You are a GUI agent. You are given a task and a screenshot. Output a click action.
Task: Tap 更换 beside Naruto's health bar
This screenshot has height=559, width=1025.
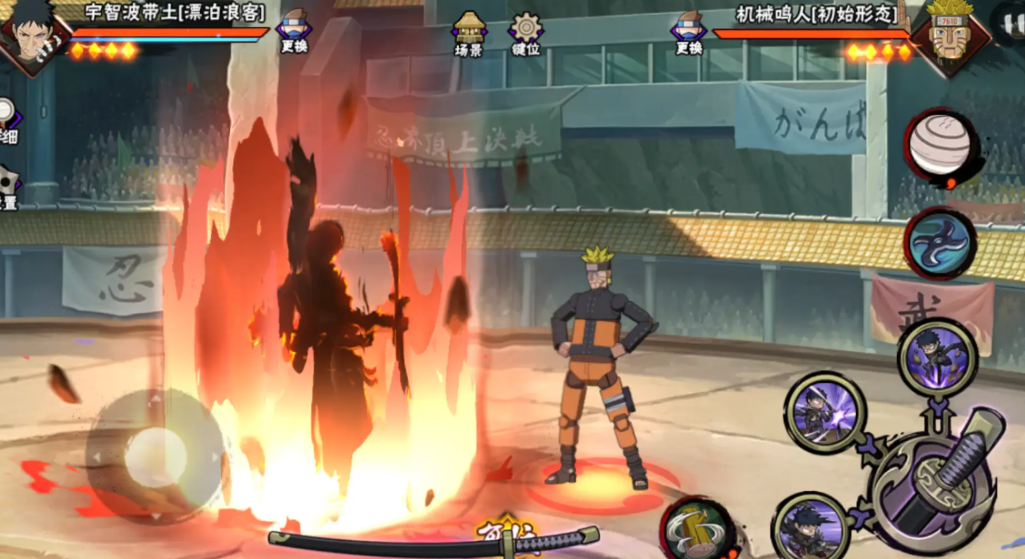point(689,31)
